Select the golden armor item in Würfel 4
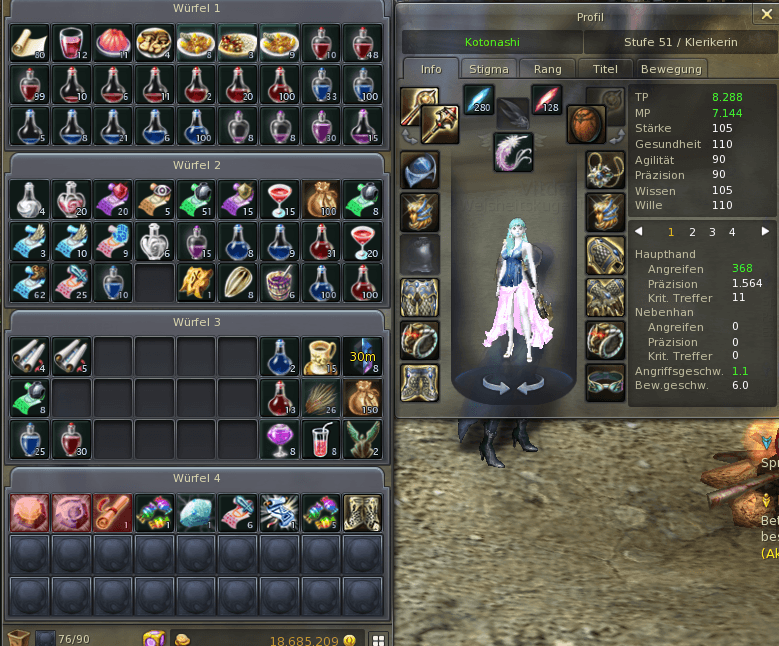The height and width of the screenshot is (646, 779). 362,511
